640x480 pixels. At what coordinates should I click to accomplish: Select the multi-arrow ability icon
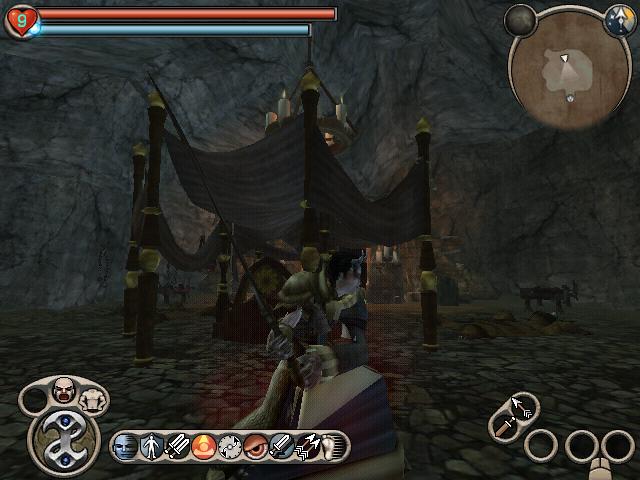[308, 446]
